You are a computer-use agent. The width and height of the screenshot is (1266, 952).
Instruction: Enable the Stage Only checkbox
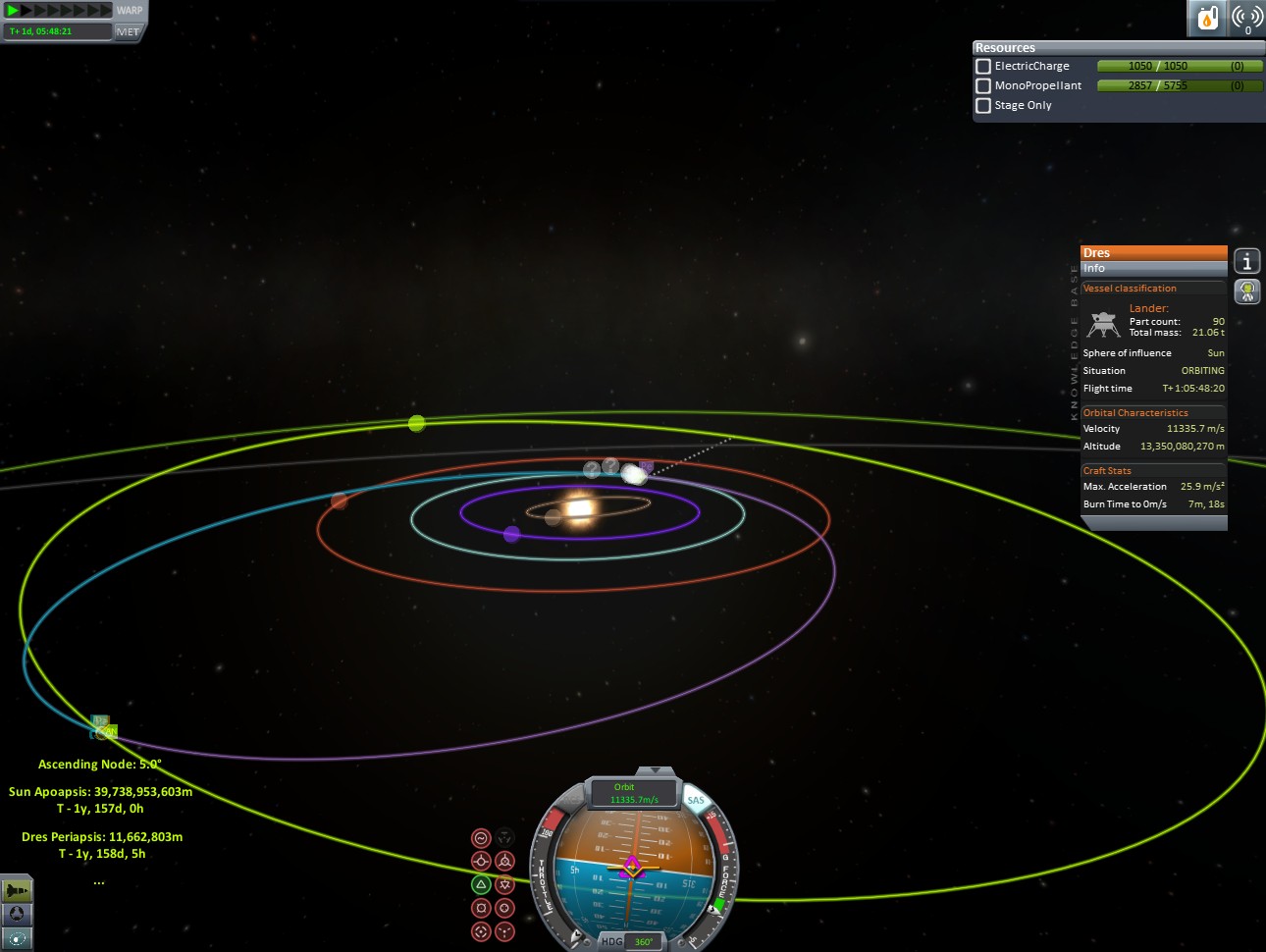point(982,106)
